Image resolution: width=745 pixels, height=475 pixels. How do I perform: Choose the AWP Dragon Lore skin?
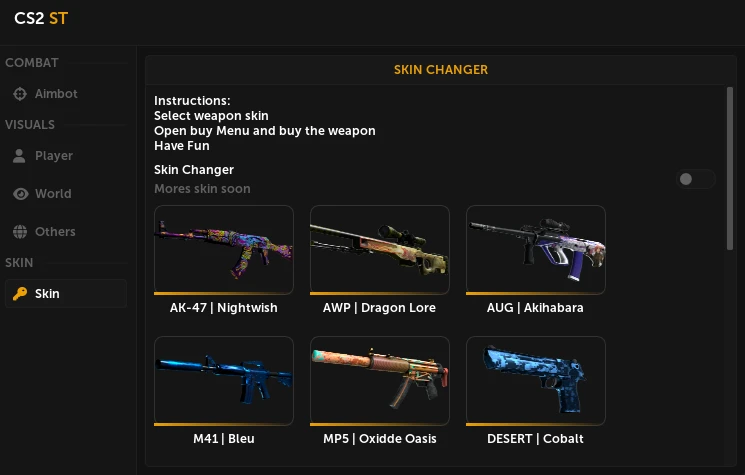(x=379, y=250)
